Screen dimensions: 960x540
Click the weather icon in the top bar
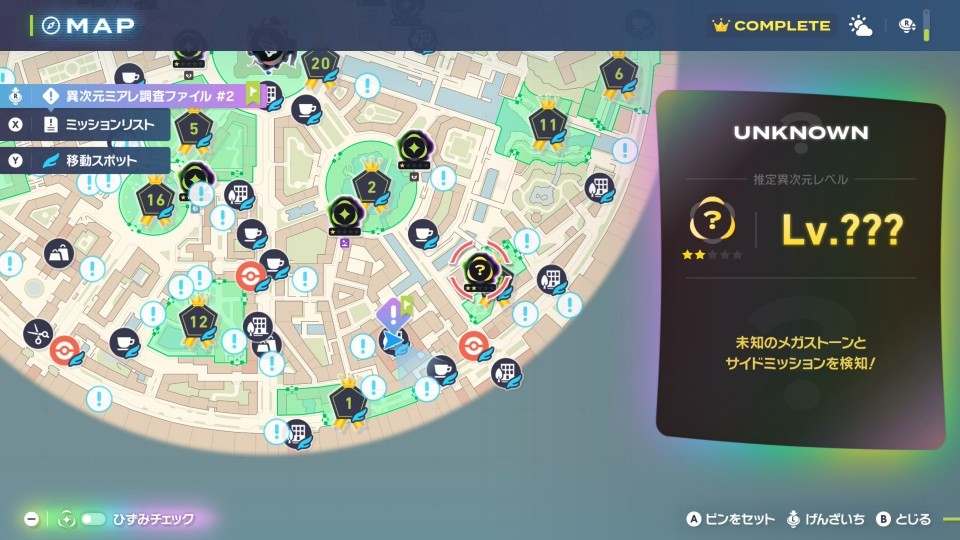point(860,26)
